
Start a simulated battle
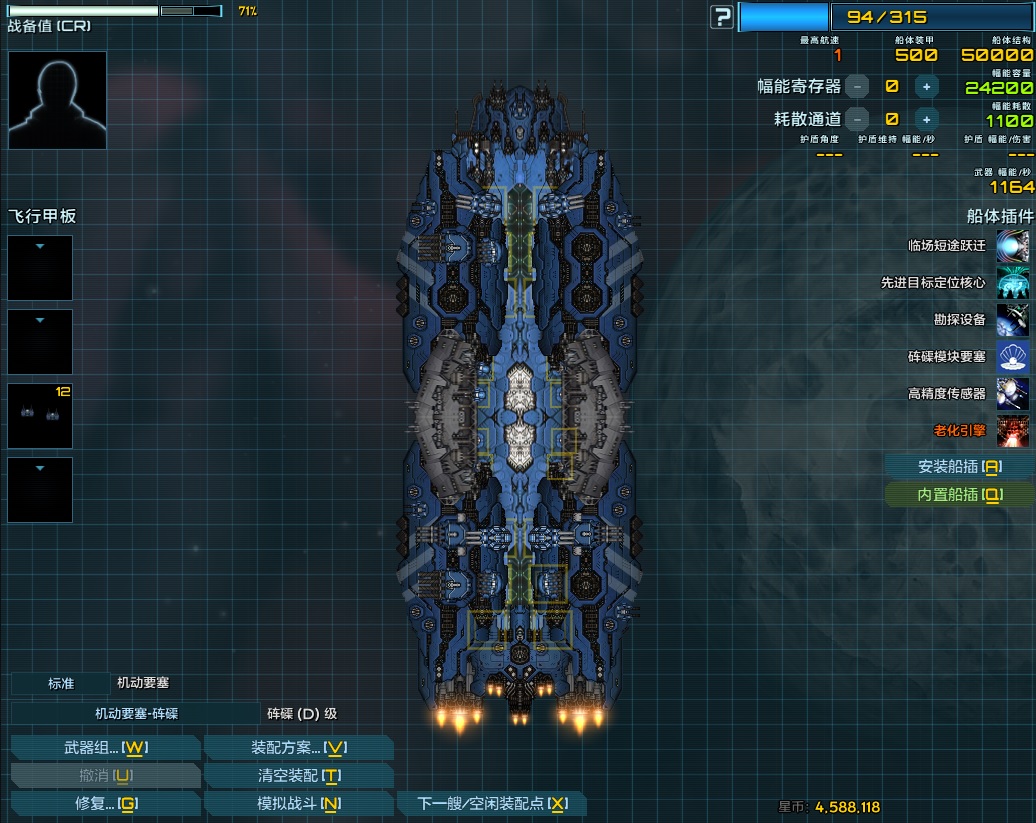tap(298, 804)
